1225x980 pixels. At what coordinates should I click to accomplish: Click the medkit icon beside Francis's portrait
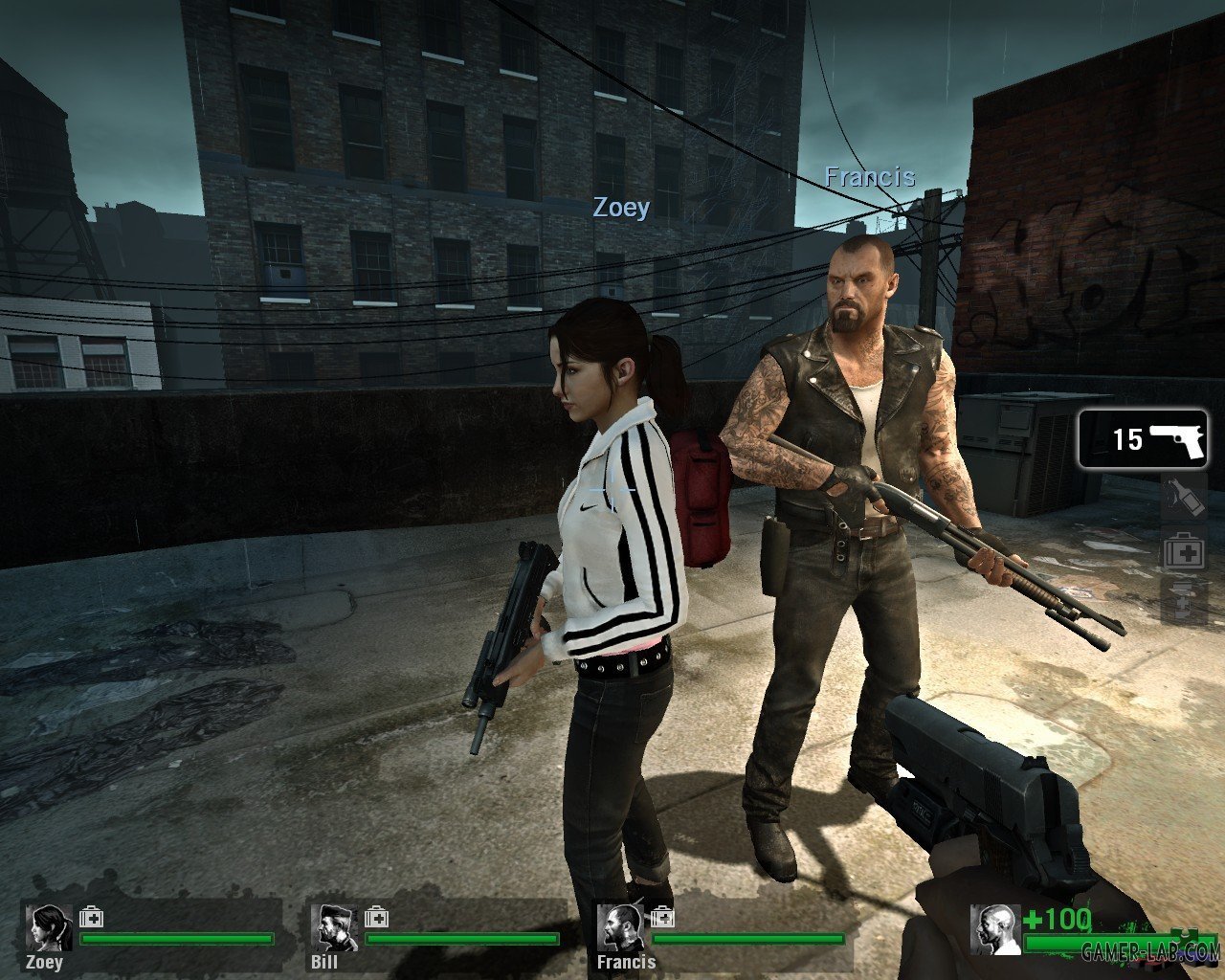[662, 917]
